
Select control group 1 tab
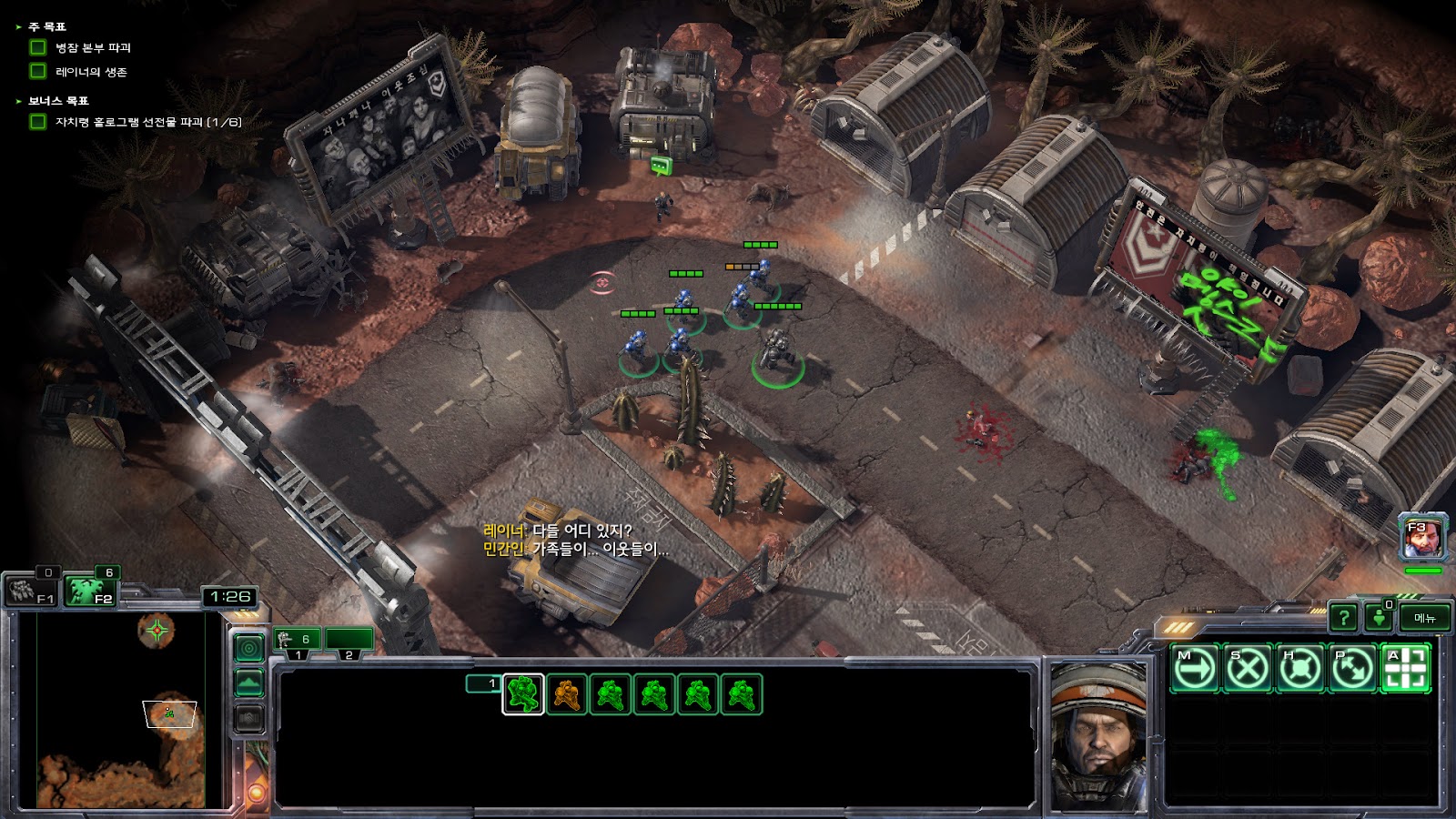298,640
